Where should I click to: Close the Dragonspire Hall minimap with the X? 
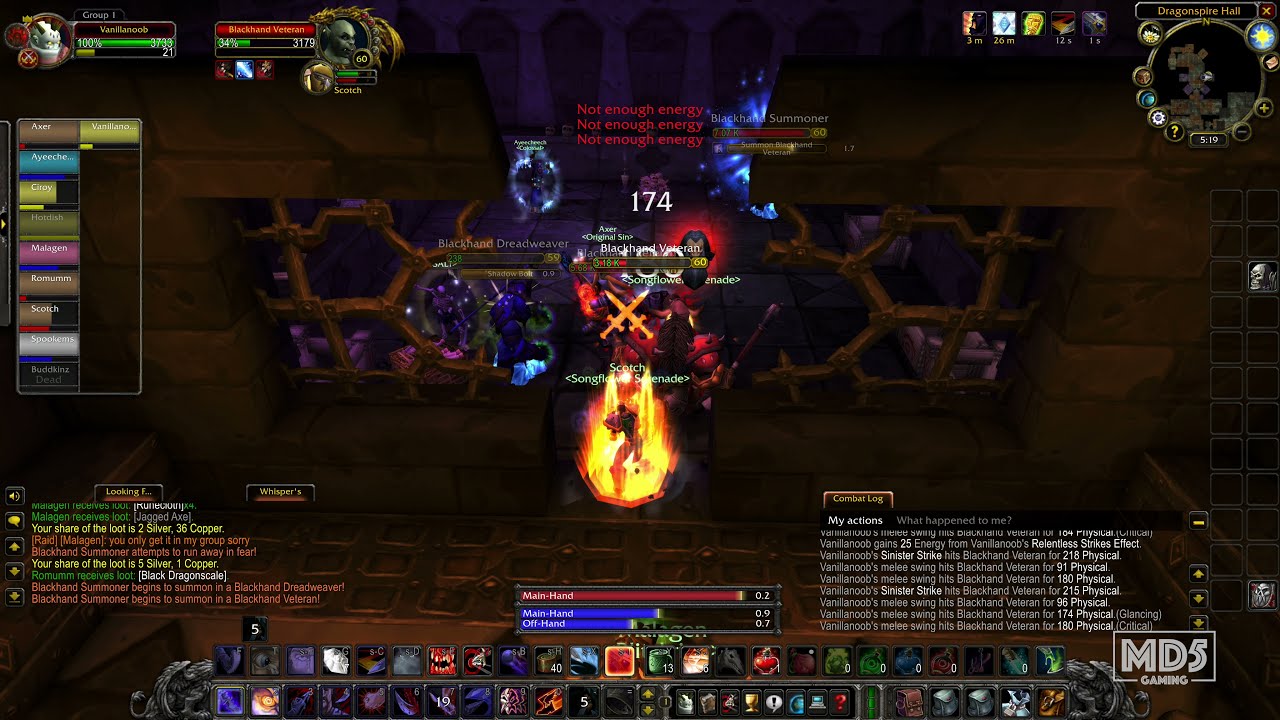point(1267,11)
